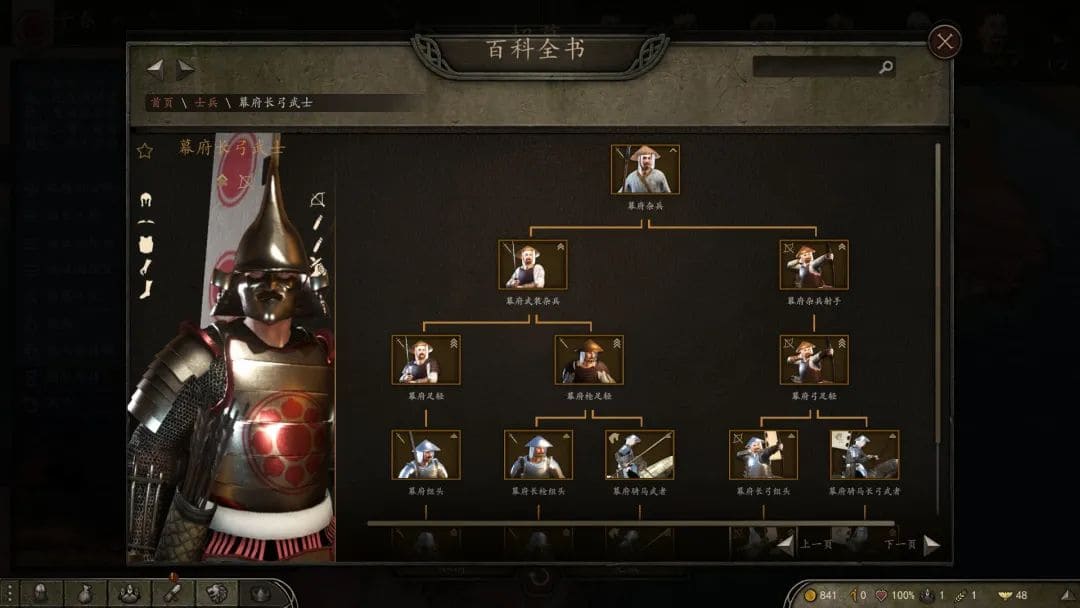Select the 幕府枪足轻 troop node

589,360
